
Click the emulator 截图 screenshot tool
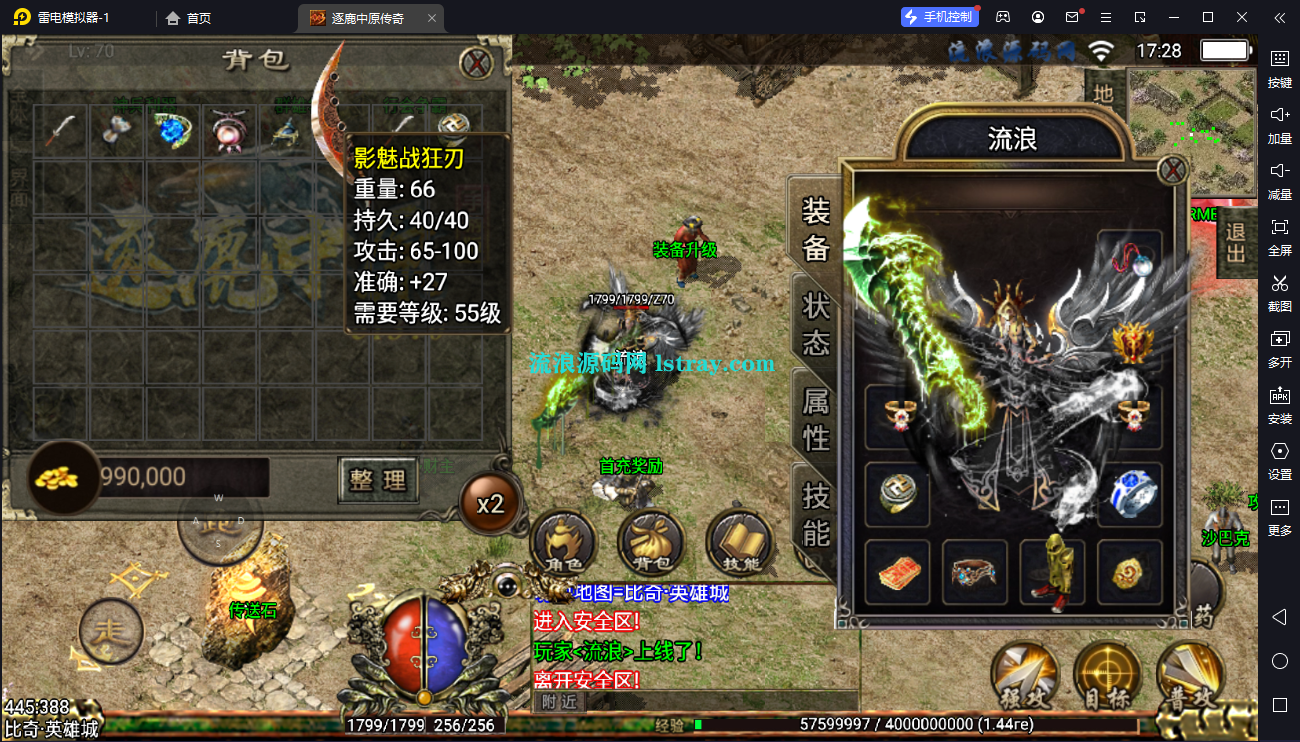click(x=1279, y=292)
